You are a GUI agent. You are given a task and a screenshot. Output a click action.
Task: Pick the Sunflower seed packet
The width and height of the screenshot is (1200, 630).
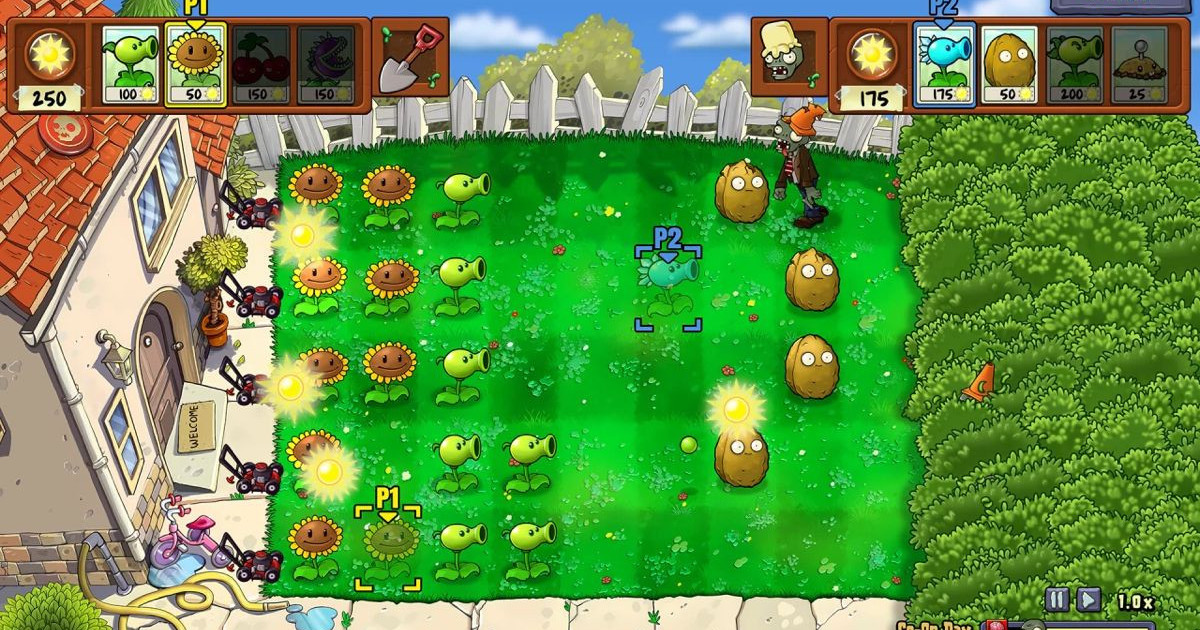point(194,64)
